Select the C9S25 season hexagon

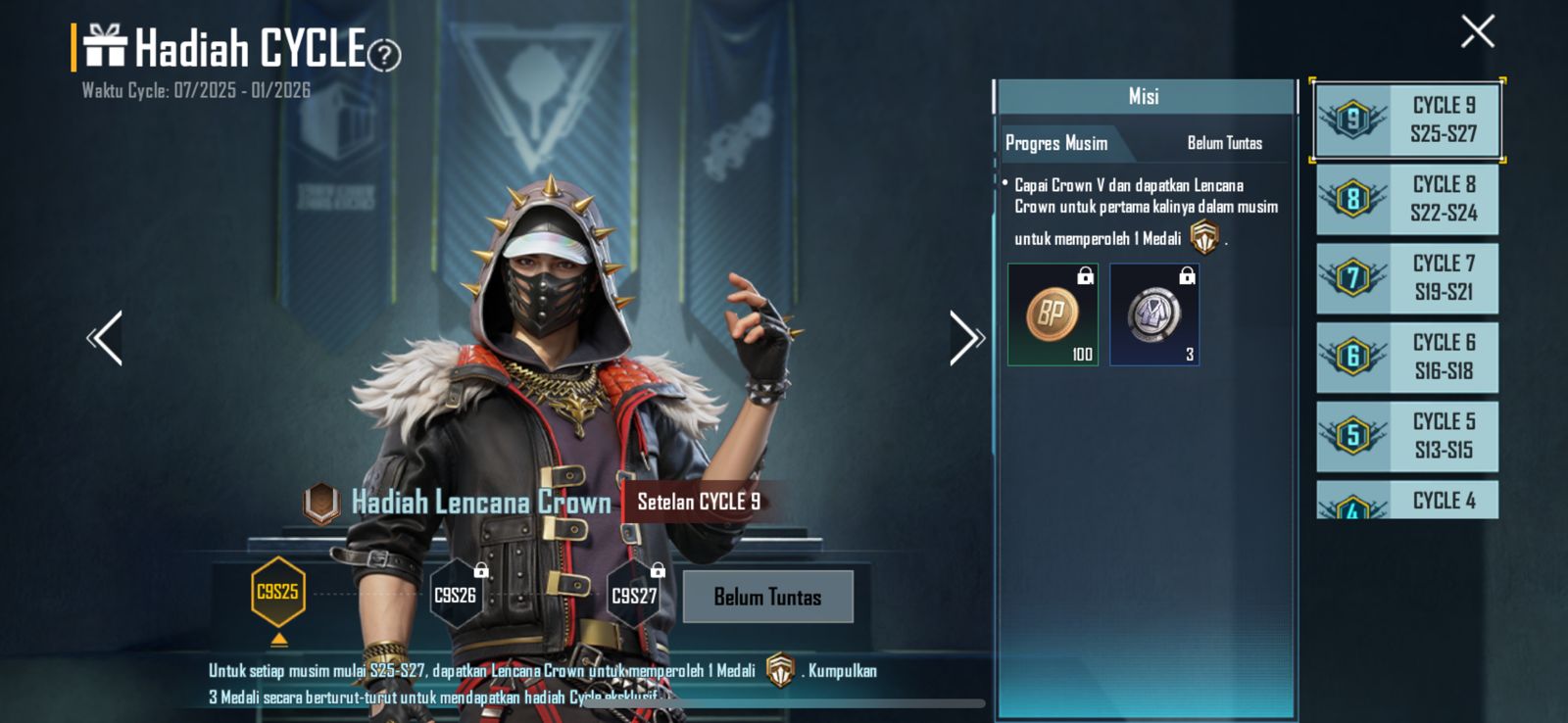tap(278, 592)
